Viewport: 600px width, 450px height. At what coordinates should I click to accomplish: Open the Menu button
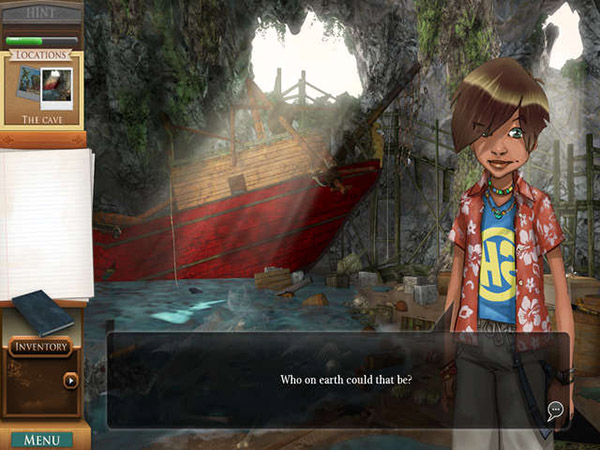coord(42,440)
